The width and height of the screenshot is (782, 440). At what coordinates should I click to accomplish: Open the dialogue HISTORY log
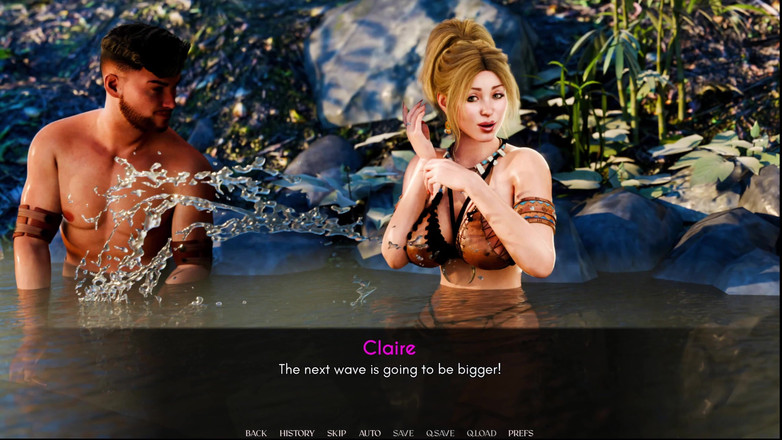pyautogui.click(x=296, y=433)
